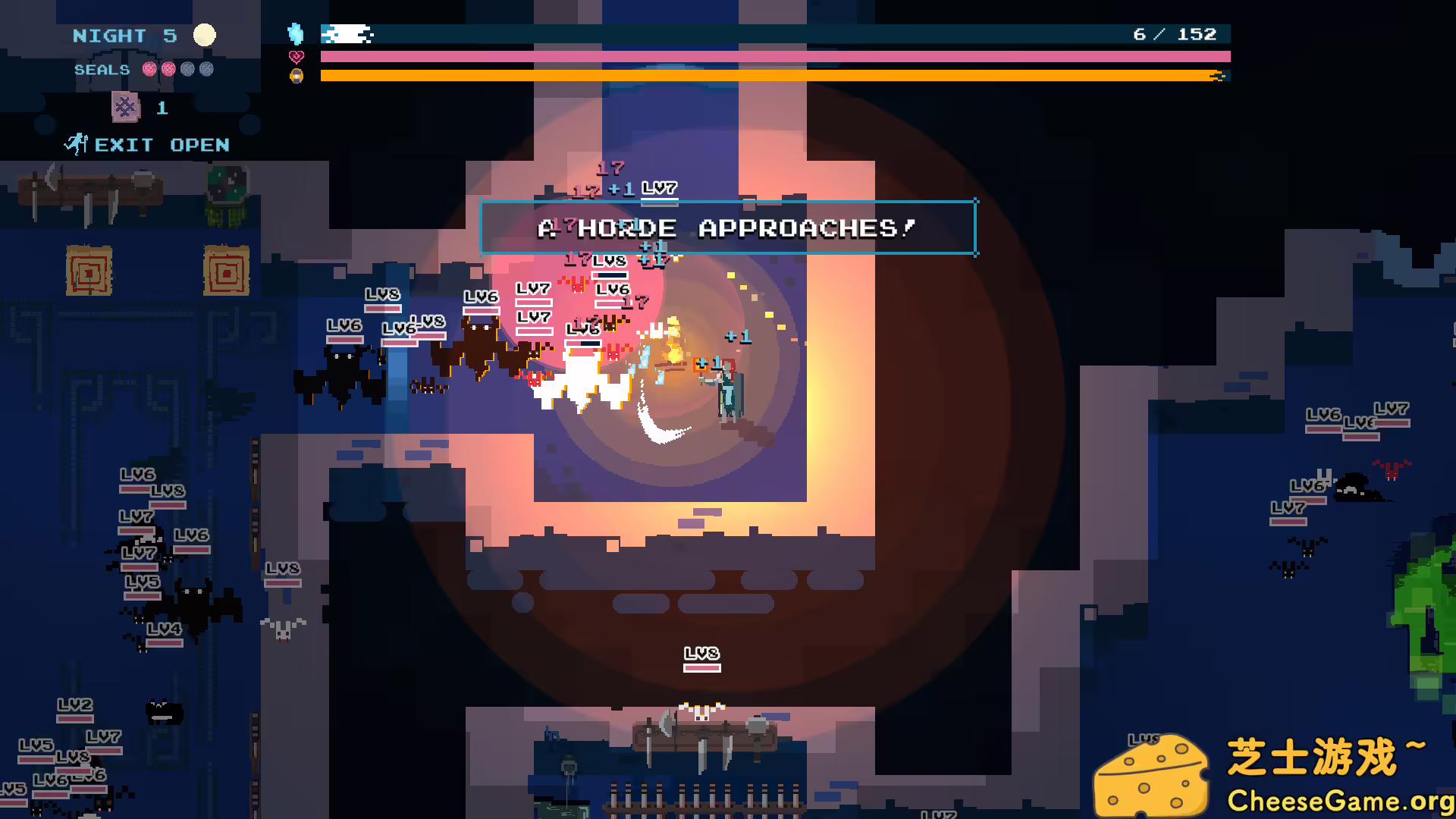Click the A HORDE APPROACHES banner
Screen dimensions: 1456x819
(x=728, y=227)
